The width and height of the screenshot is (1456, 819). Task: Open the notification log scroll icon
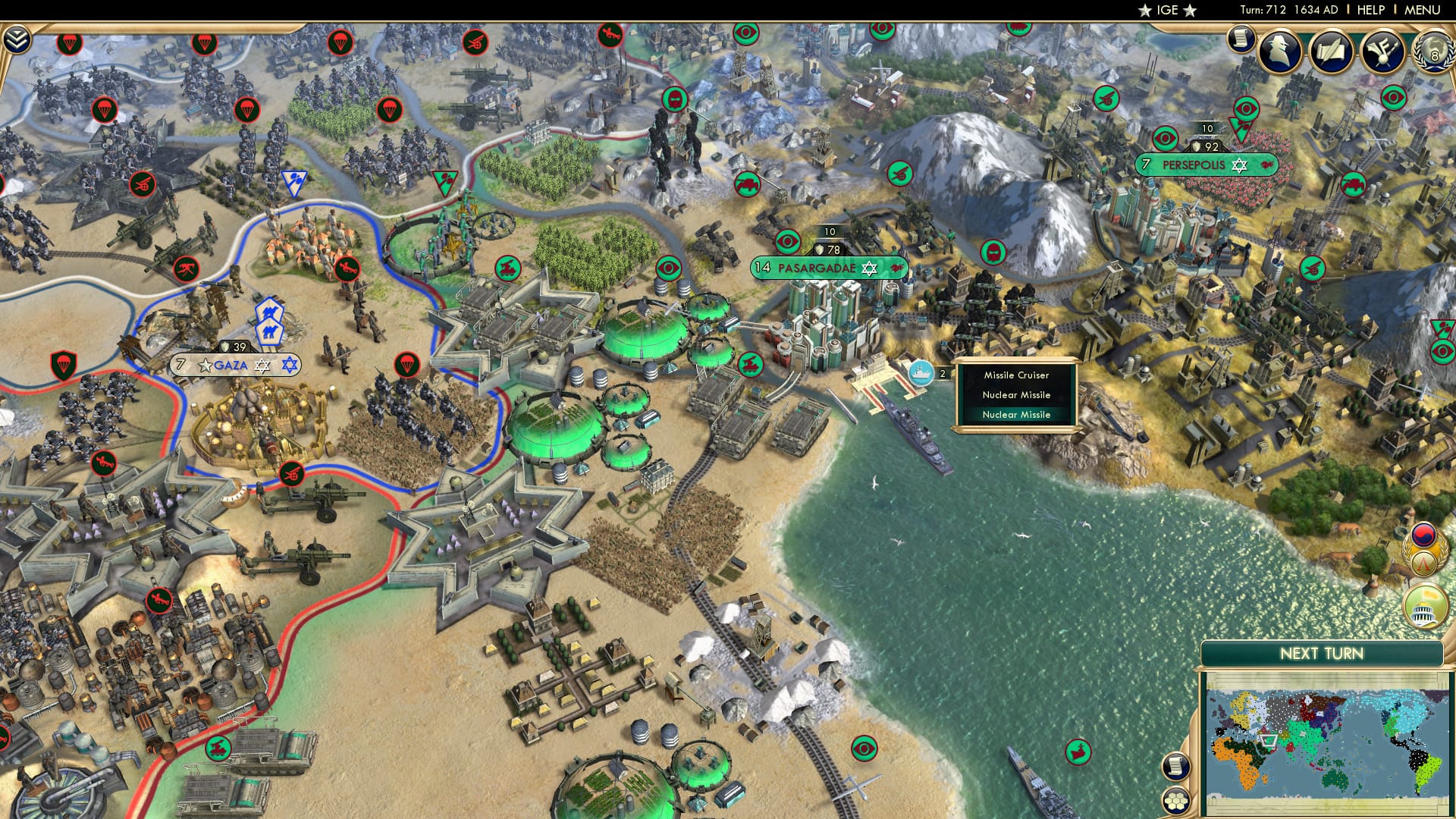coord(1241,38)
